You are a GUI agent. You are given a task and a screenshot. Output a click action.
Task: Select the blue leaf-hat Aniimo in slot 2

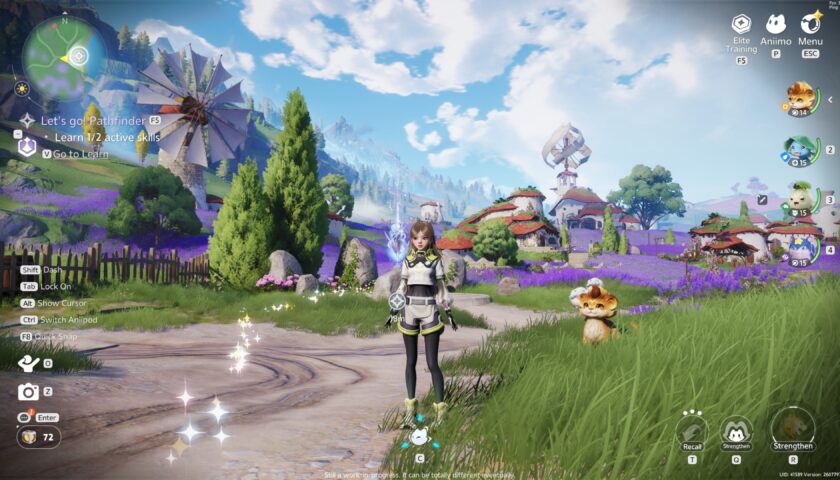coord(801,150)
